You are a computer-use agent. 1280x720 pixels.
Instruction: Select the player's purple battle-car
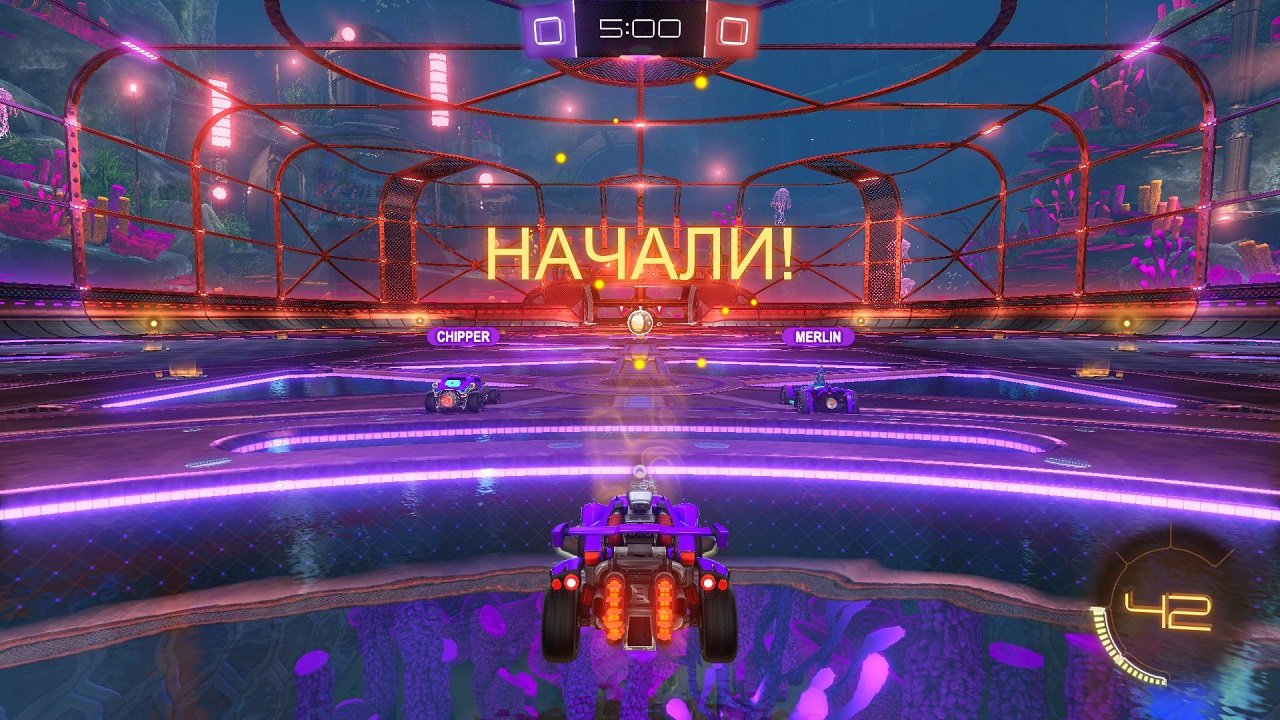637,575
